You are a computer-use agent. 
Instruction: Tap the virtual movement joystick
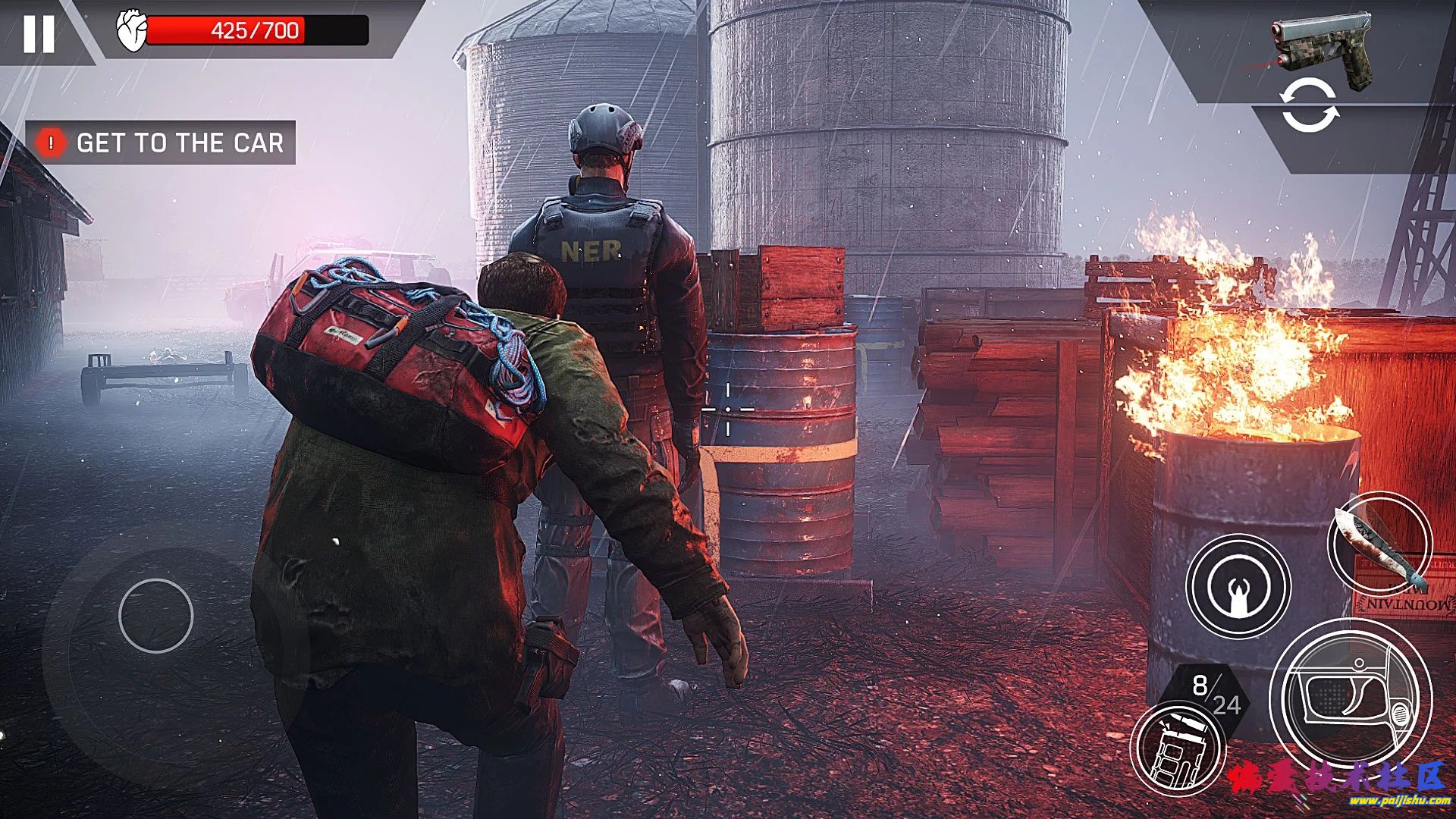pyautogui.click(x=156, y=616)
